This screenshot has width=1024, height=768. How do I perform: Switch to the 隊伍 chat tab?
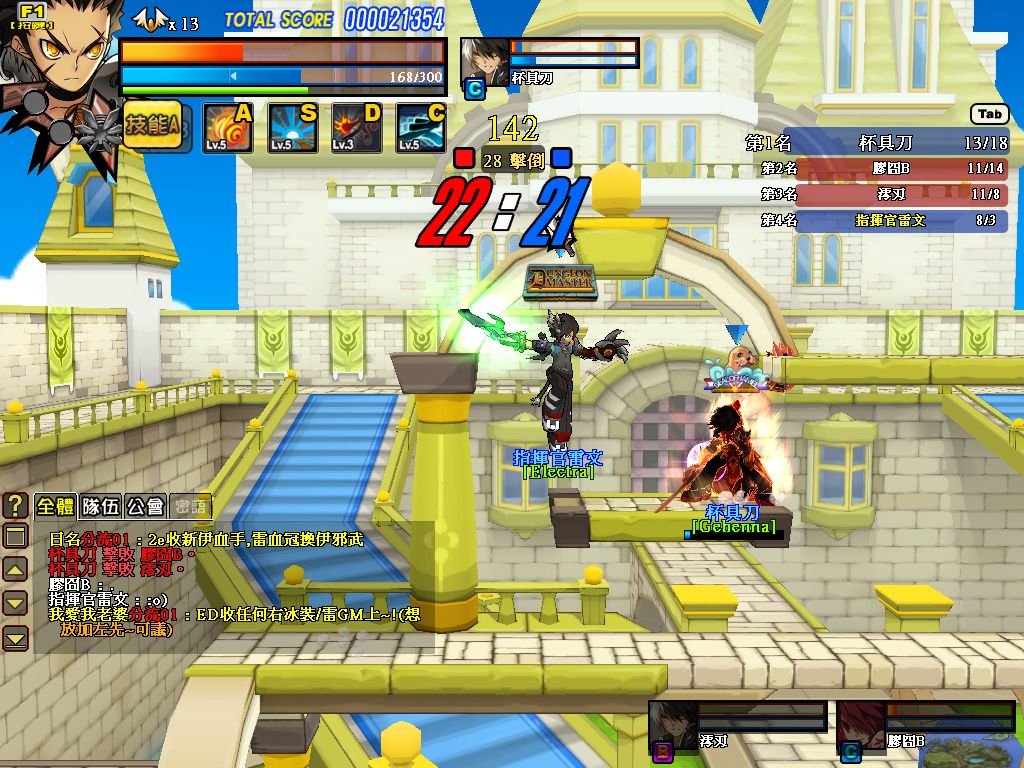coord(100,506)
